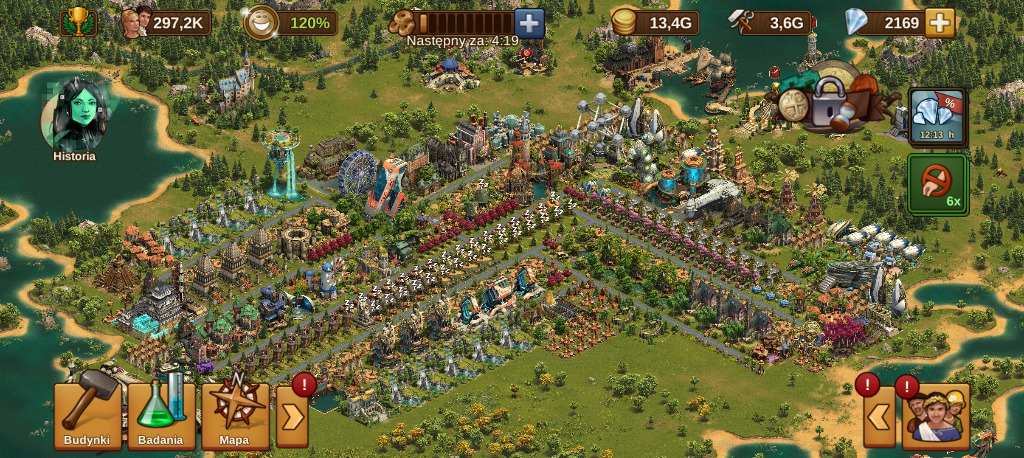This screenshot has height=458, width=1024.
Task: Buy forge points with plus button
Action: (530, 23)
